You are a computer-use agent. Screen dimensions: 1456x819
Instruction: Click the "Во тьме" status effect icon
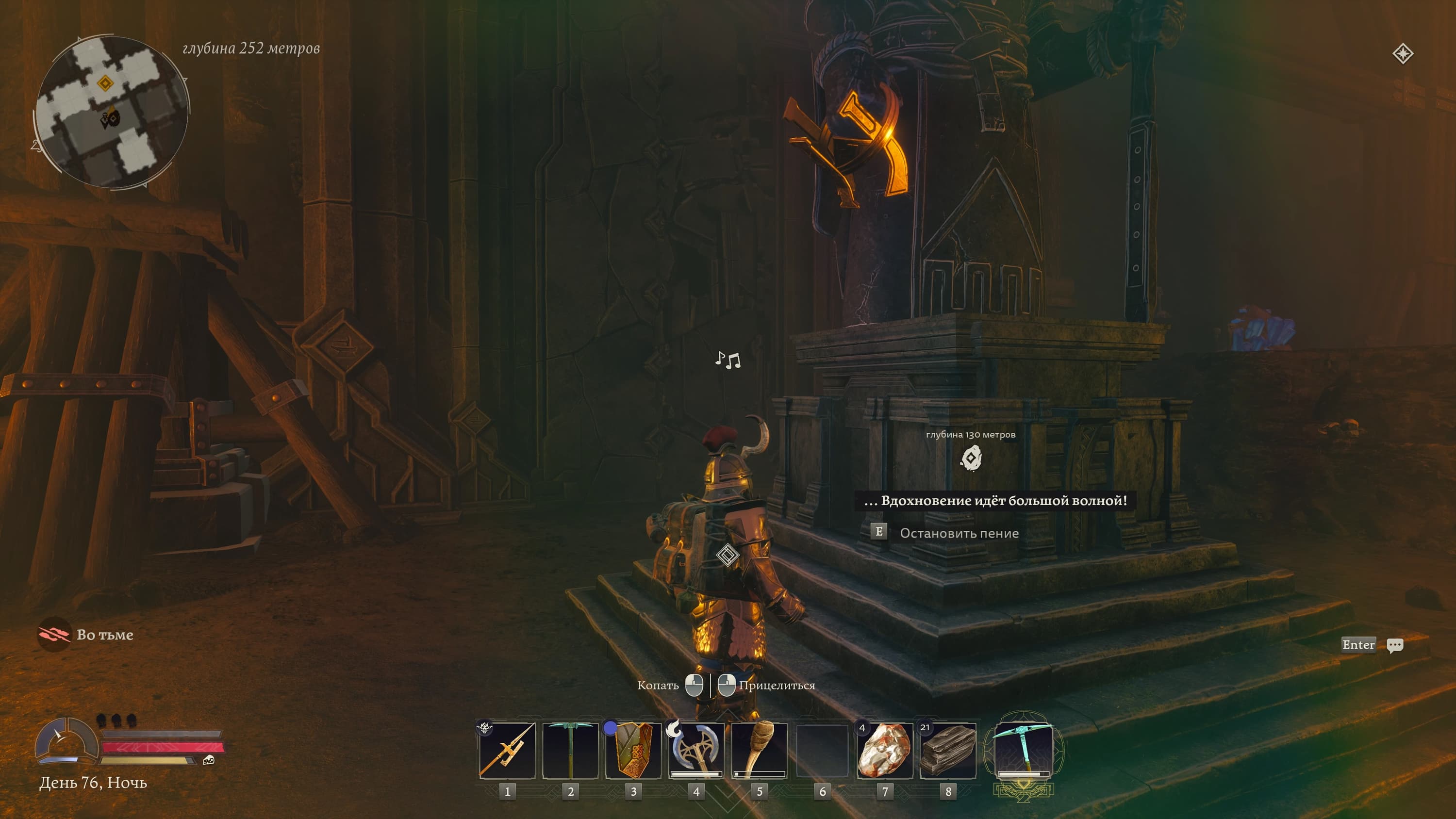click(x=54, y=634)
